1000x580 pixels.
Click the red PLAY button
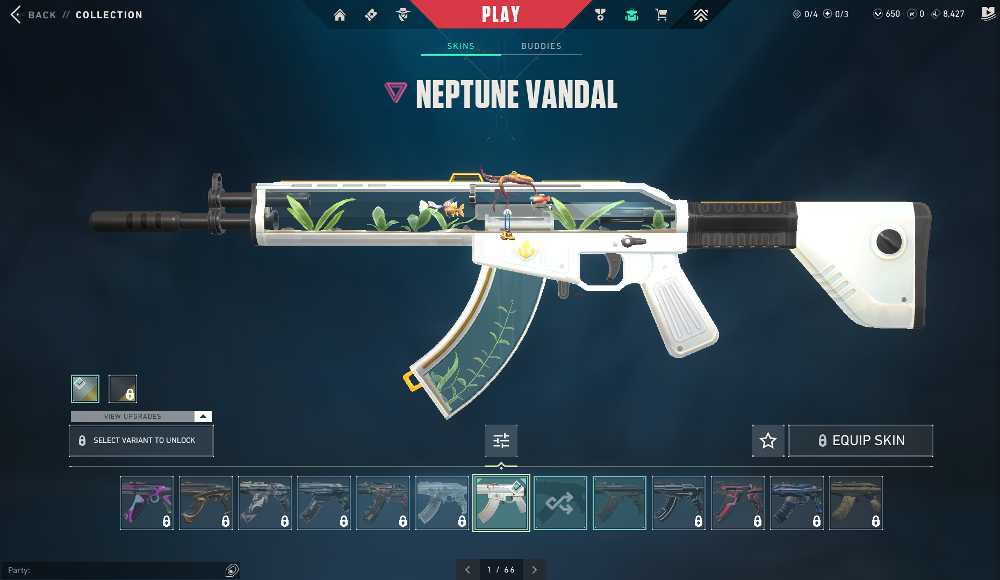click(x=500, y=15)
